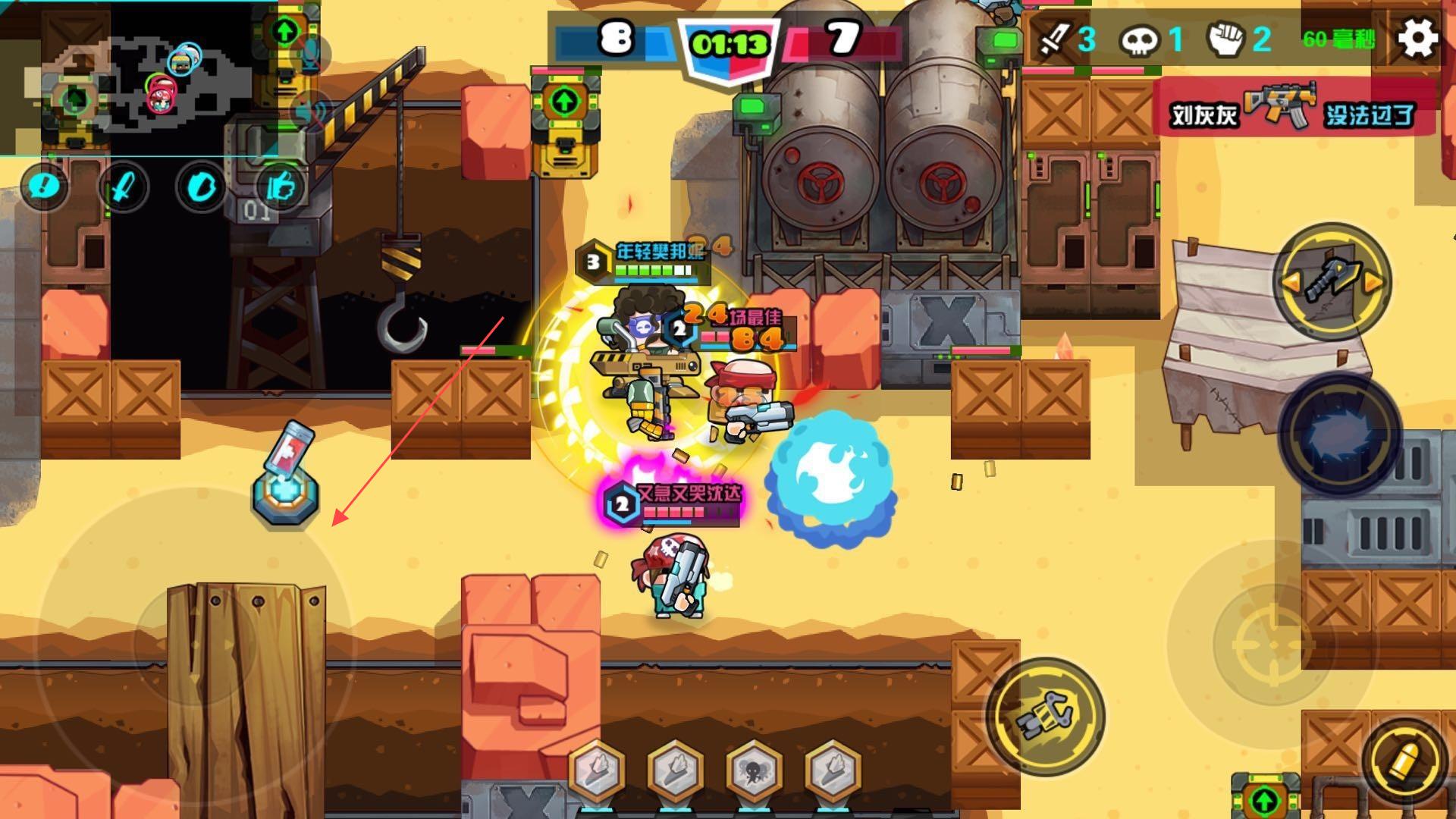The height and width of the screenshot is (819, 1456).
Task: Activate the dark blue burst skill
Action: pos(1338,436)
